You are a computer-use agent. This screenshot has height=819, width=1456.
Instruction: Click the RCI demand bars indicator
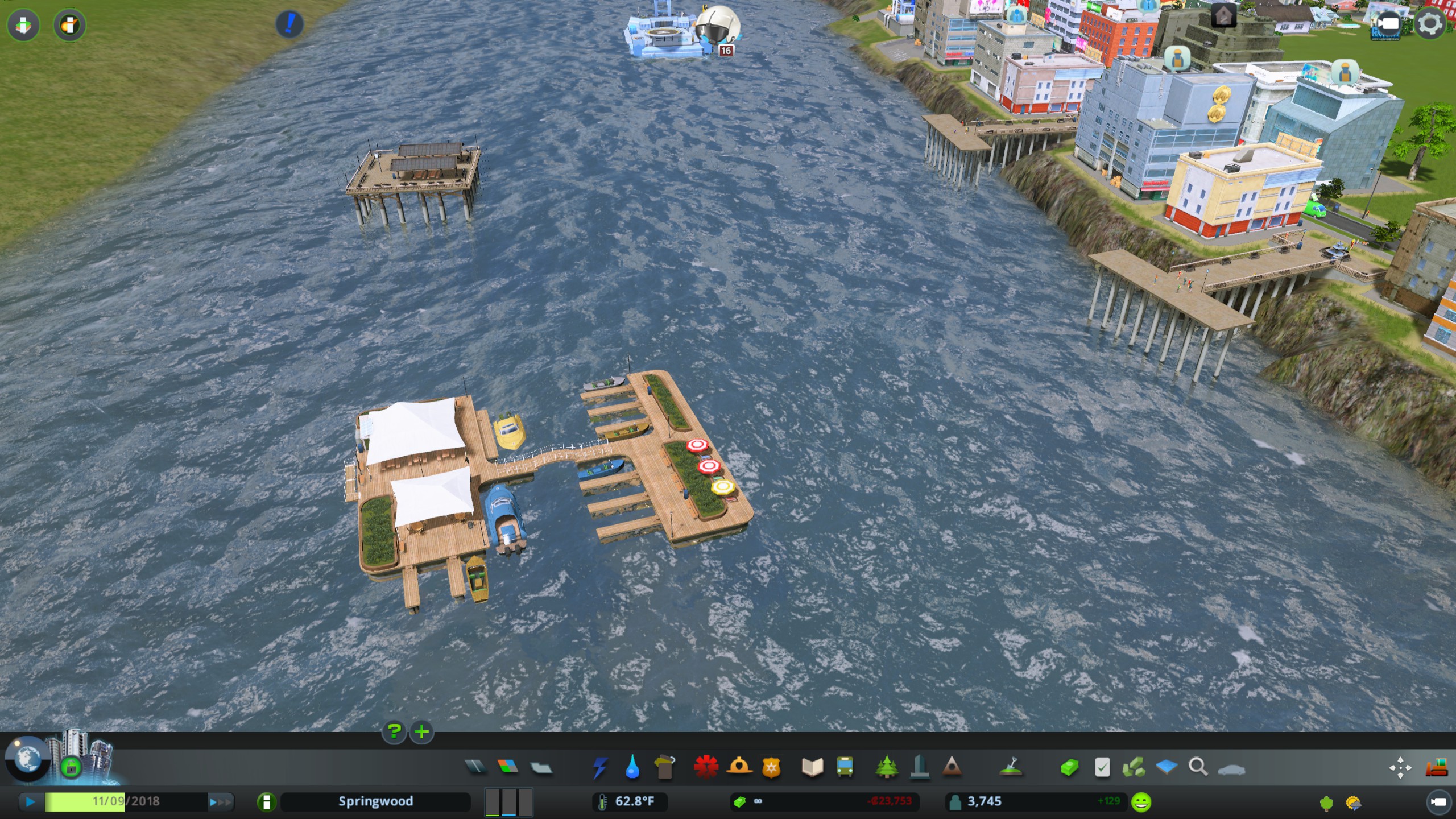[509, 802]
